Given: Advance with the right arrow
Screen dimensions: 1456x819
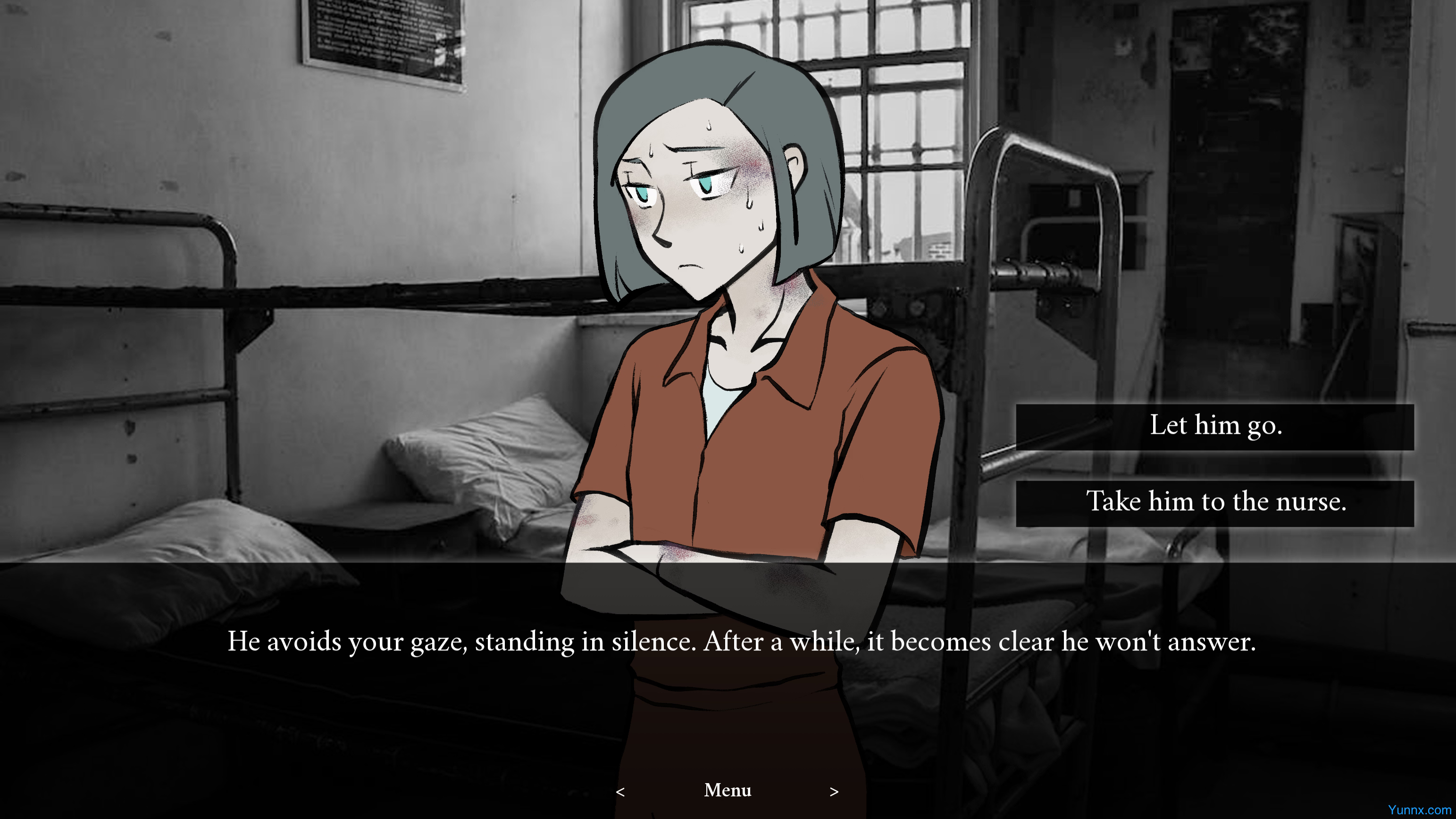Looking at the screenshot, I should click(834, 792).
